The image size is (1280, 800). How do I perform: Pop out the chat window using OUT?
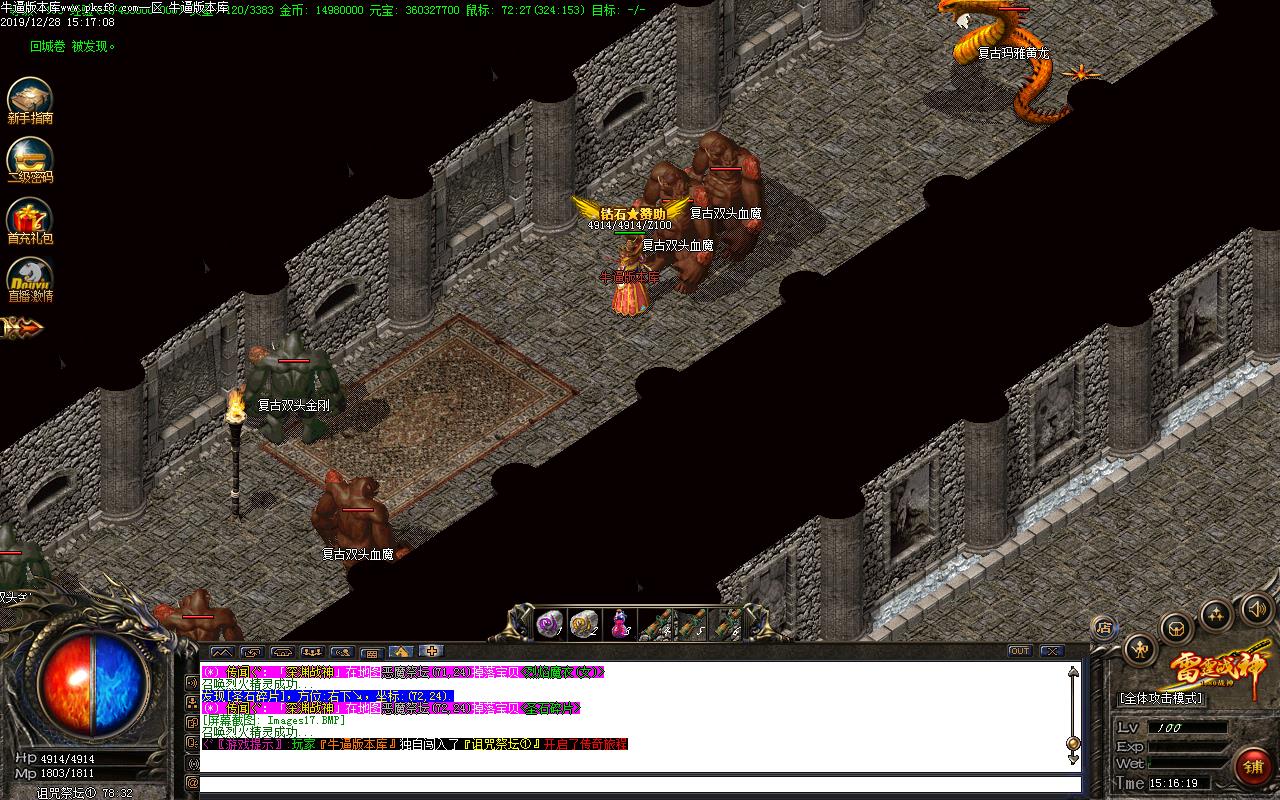pyautogui.click(x=1022, y=652)
